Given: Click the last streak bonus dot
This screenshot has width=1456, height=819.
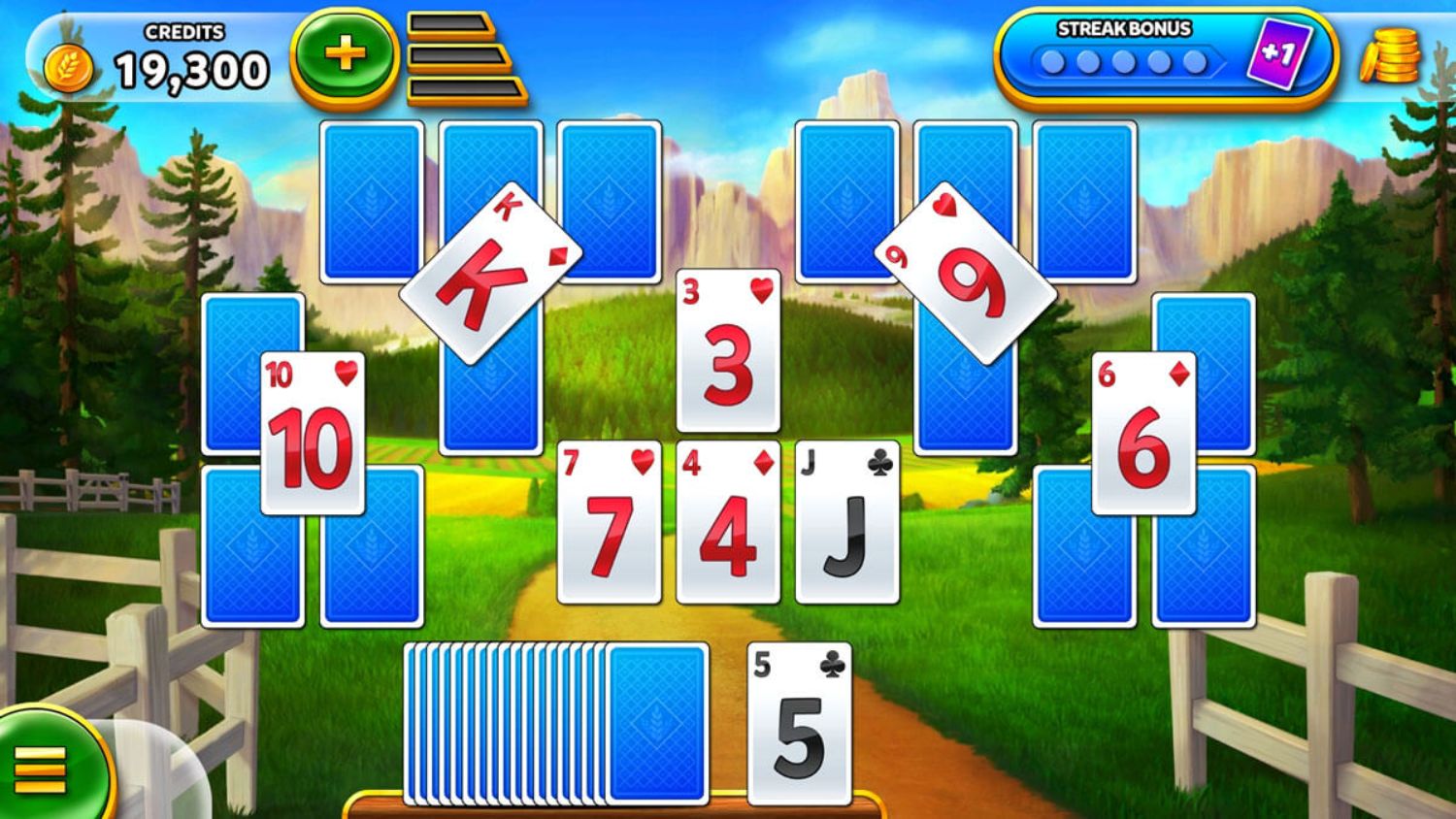Looking at the screenshot, I should [x=1197, y=61].
